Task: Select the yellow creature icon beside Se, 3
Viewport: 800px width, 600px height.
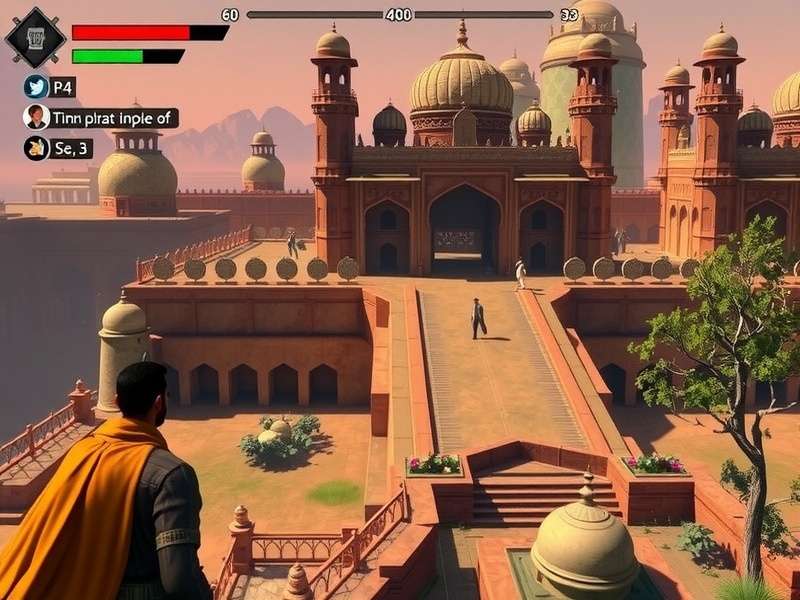Action: point(36,148)
